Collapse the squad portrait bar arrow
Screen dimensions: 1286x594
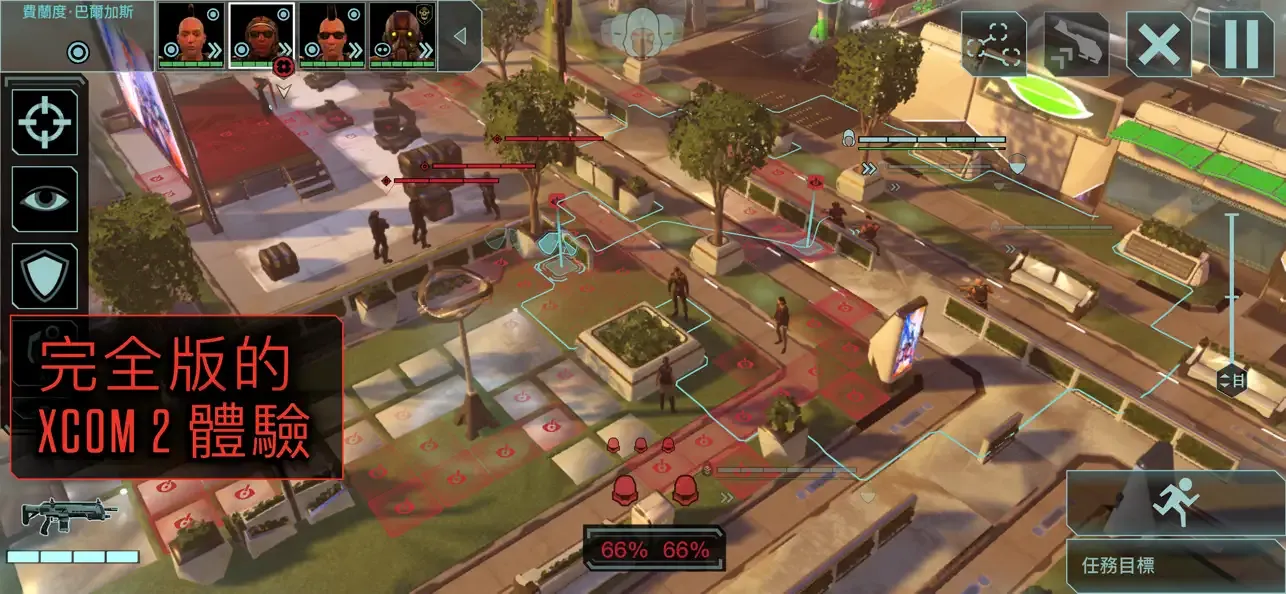click(x=459, y=36)
